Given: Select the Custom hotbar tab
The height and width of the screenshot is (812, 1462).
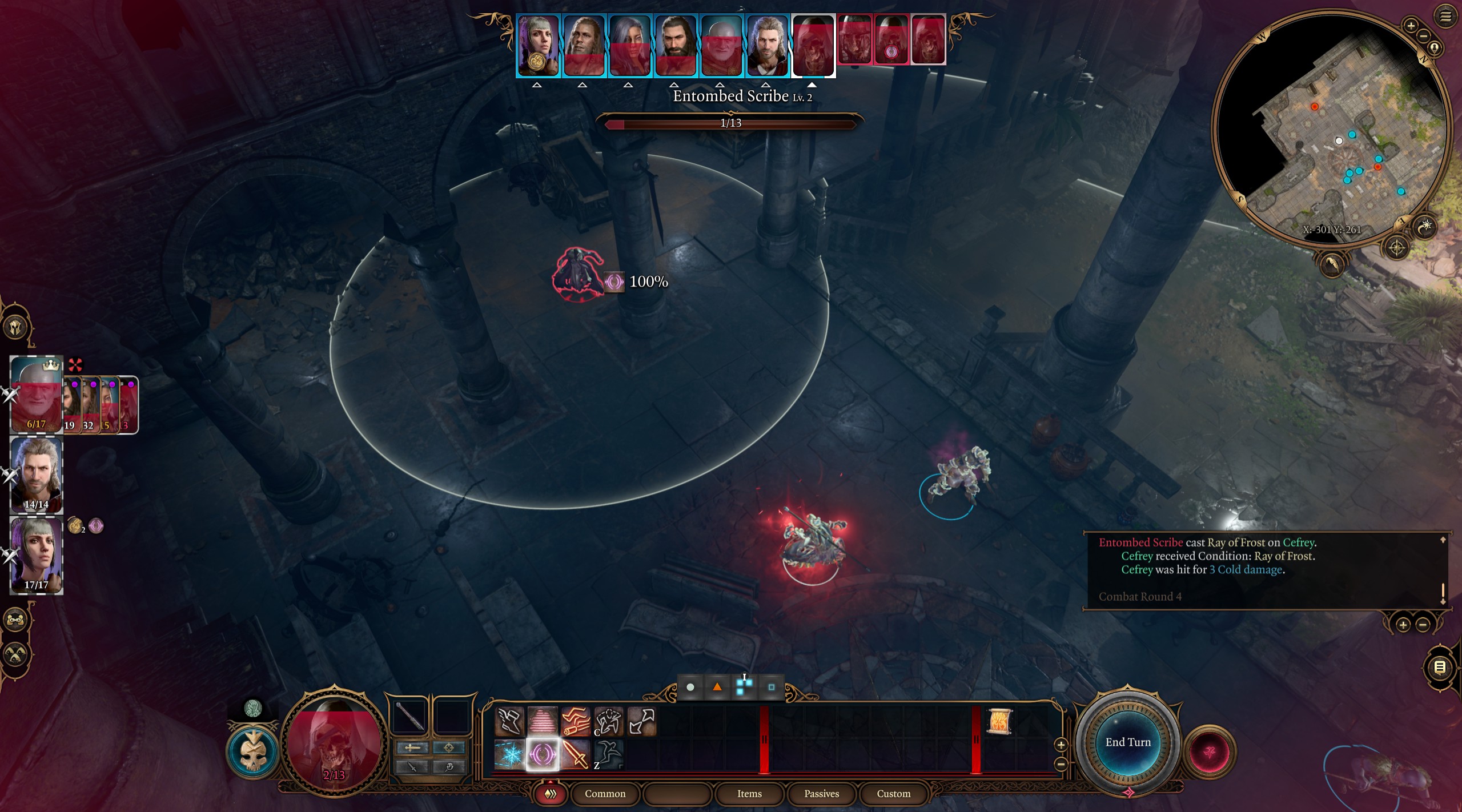Looking at the screenshot, I should coord(893,794).
